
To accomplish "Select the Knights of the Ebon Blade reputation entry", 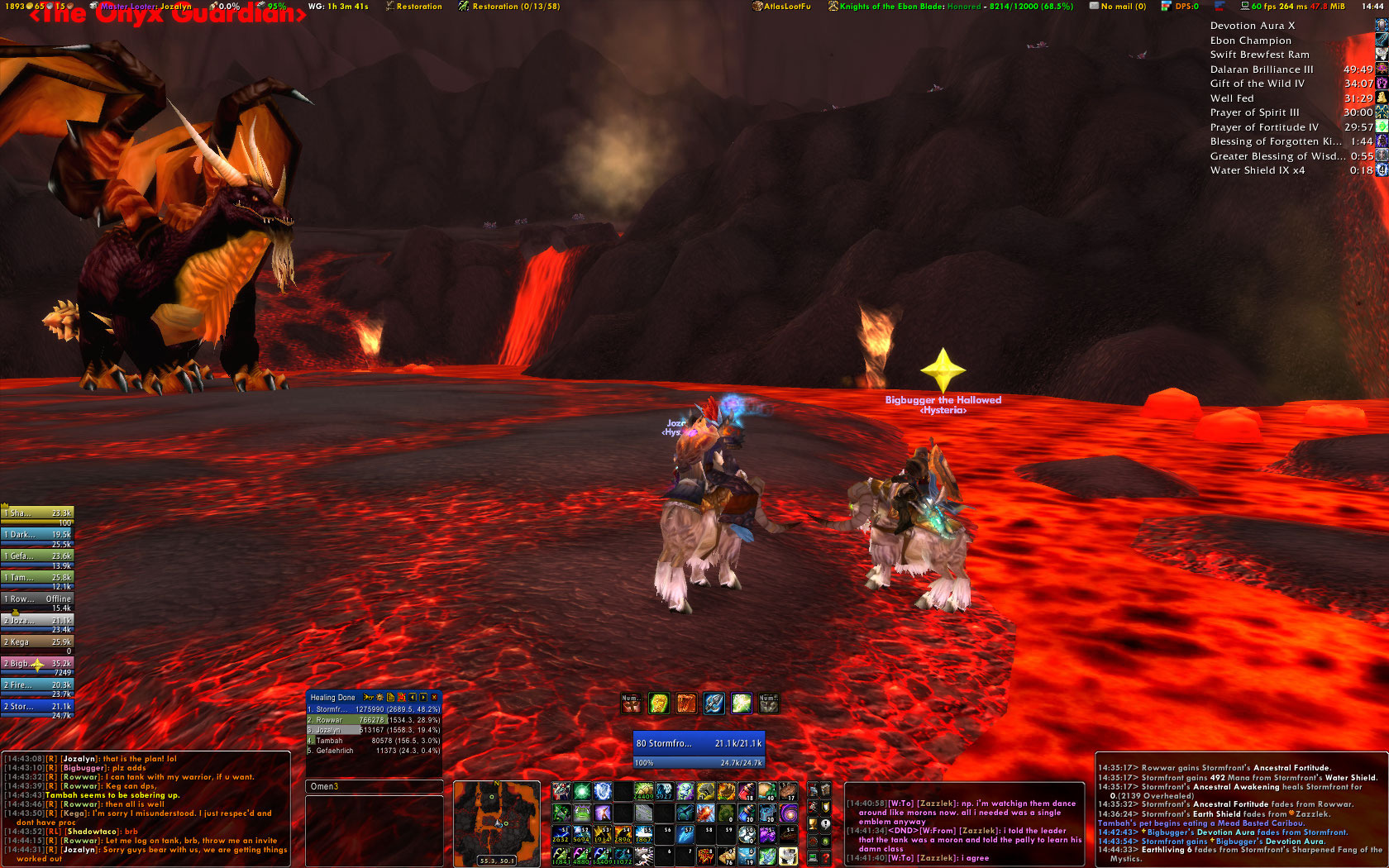I will coord(951,7).
